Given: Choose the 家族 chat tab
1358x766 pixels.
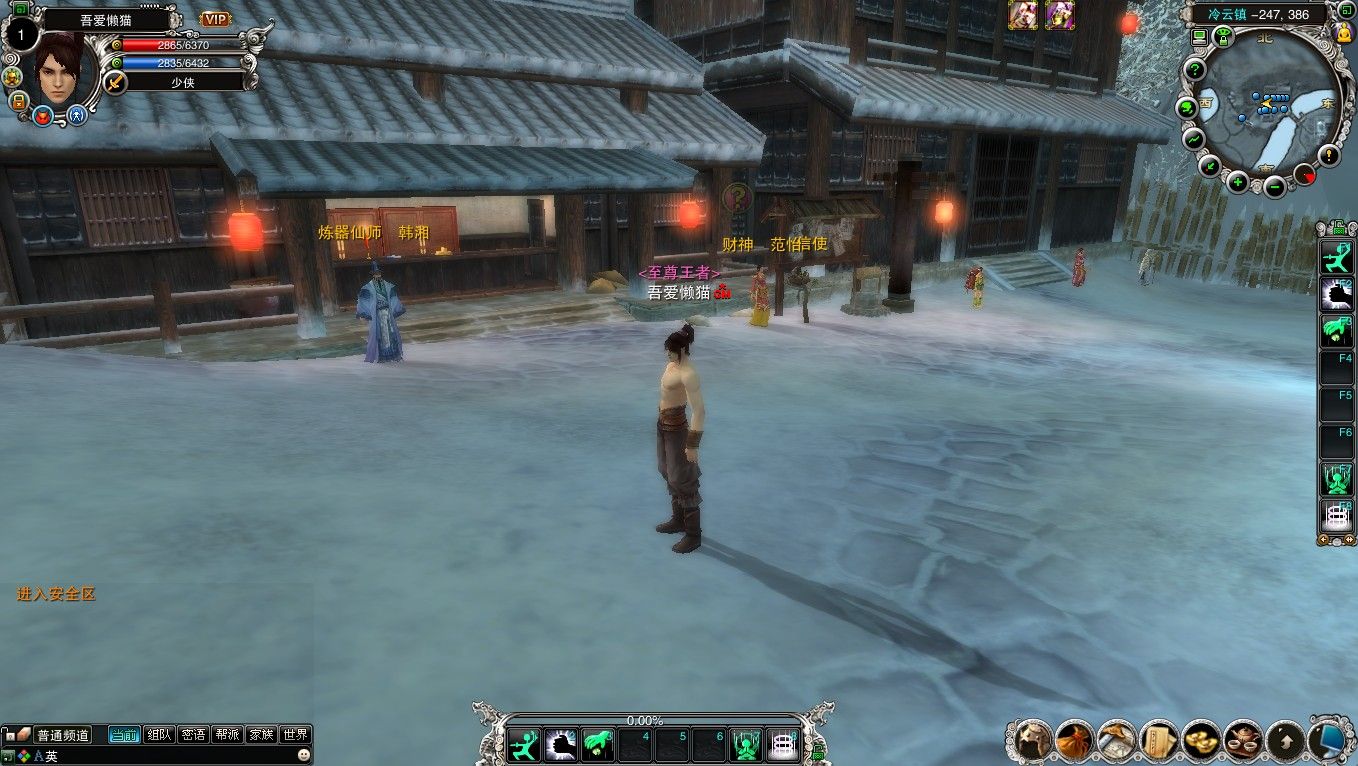Looking at the screenshot, I should click(x=261, y=735).
